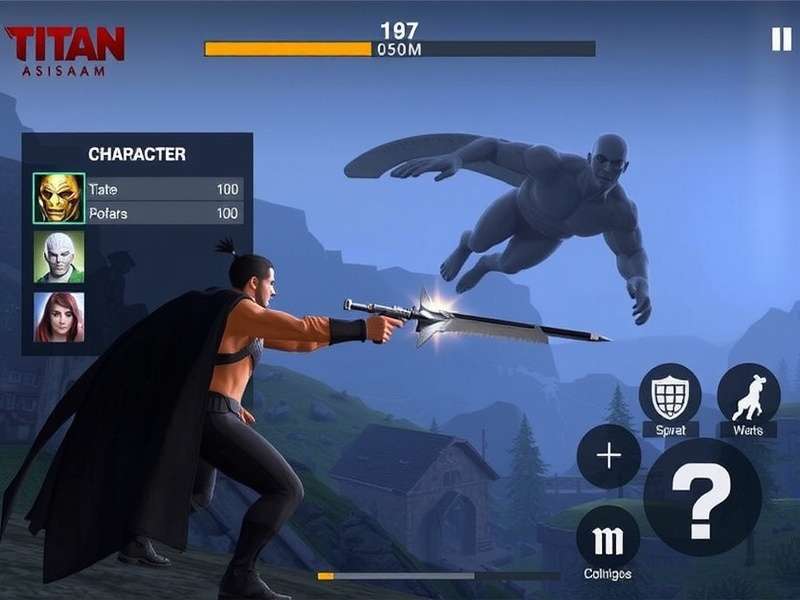This screenshot has height=600, width=800.
Task: Activate the shield ability icon
Action: (x=670, y=395)
